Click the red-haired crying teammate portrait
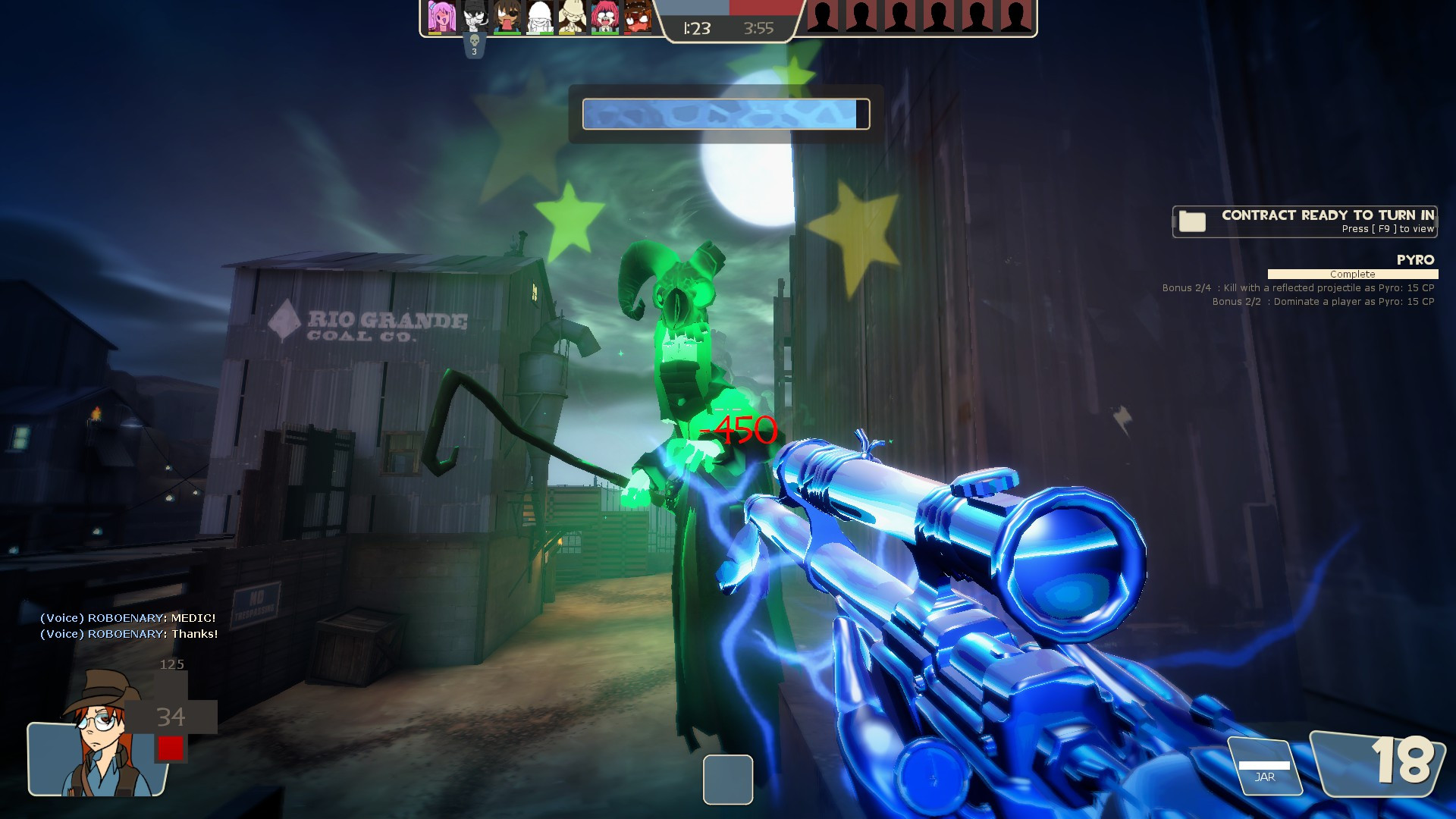Image resolution: width=1456 pixels, height=819 pixels. 605,17
